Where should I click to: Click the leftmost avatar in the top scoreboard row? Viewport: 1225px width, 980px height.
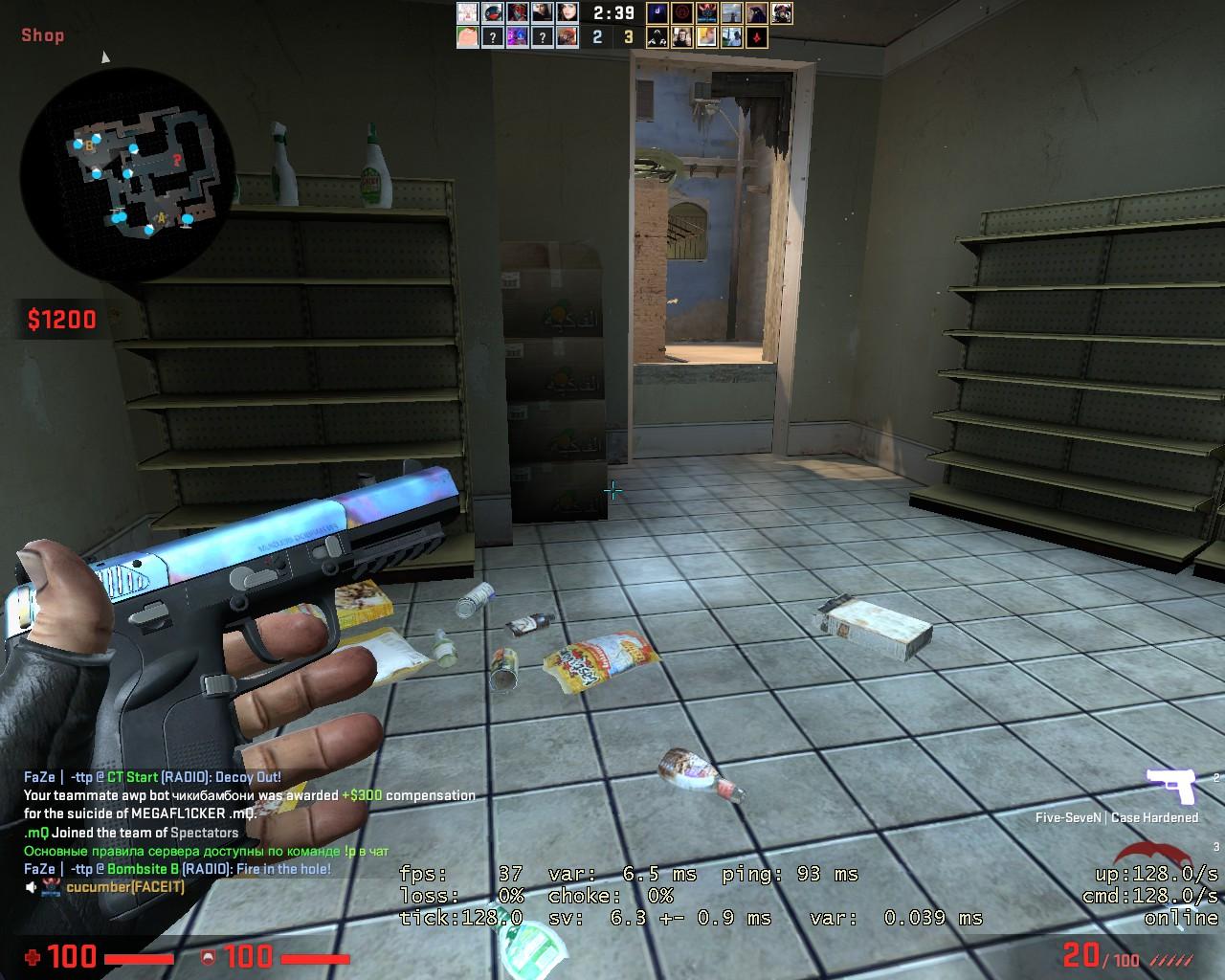tap(467, 12)
